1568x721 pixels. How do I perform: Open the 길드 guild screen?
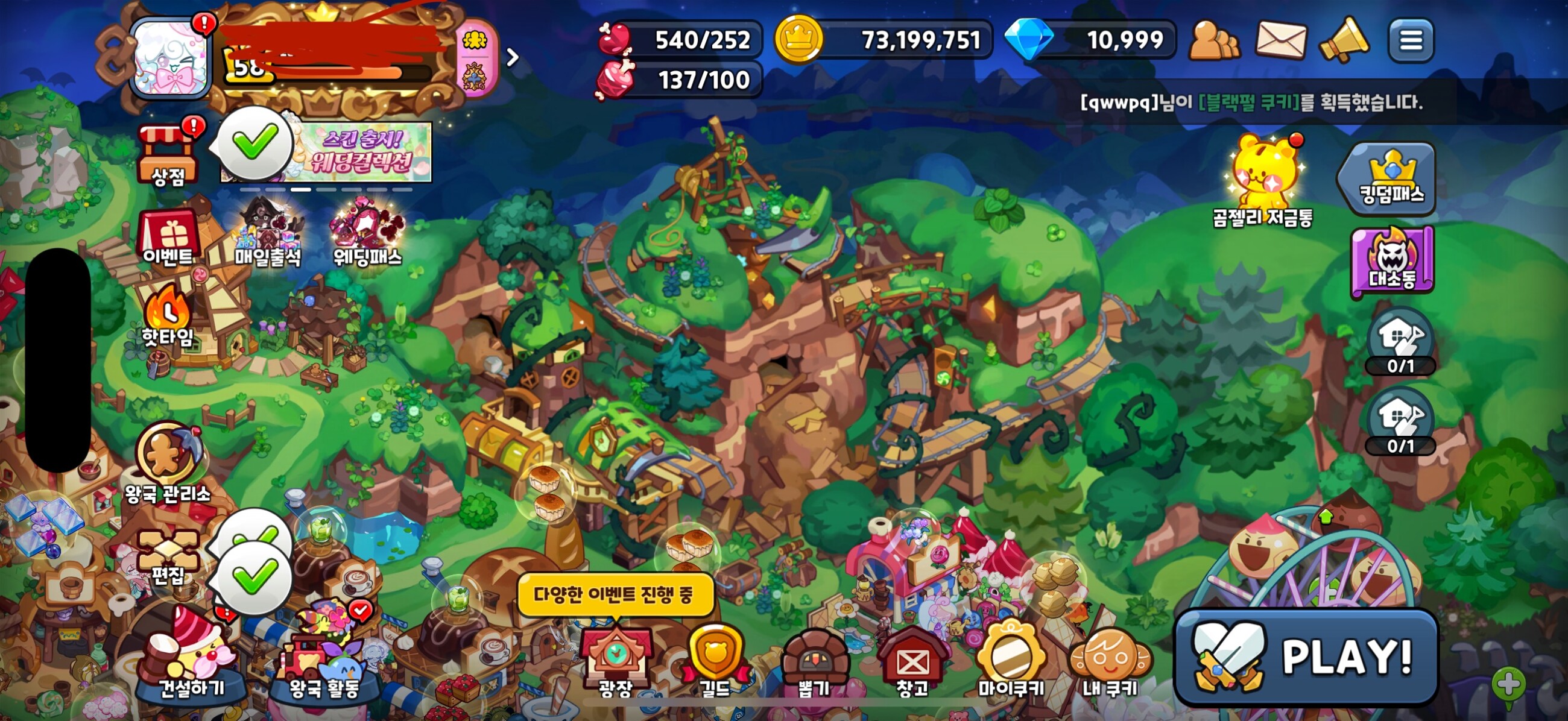click(715, 661)
